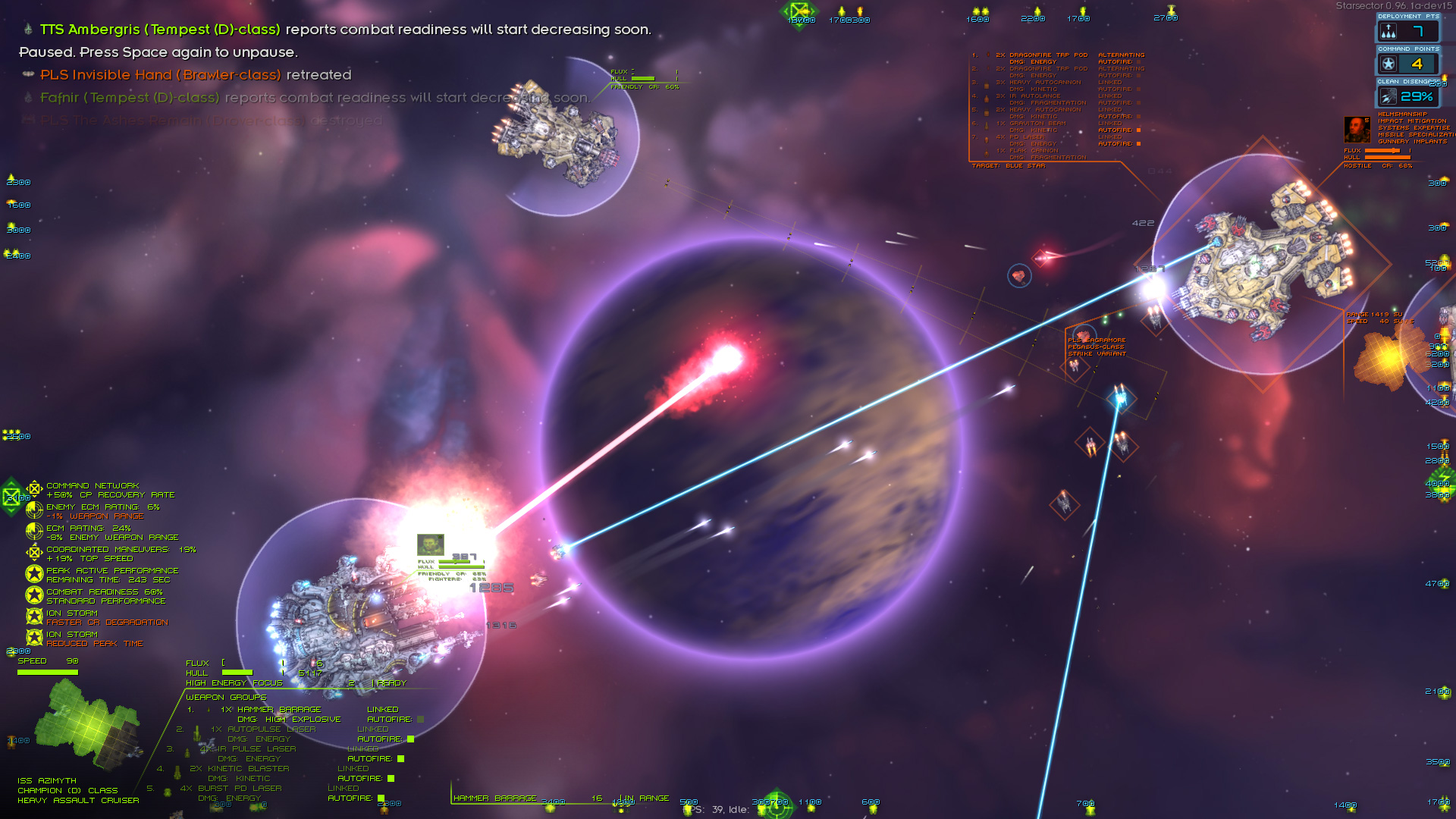Click the Command Network icon
The image size is (1456, 819).
coord(33,489)
